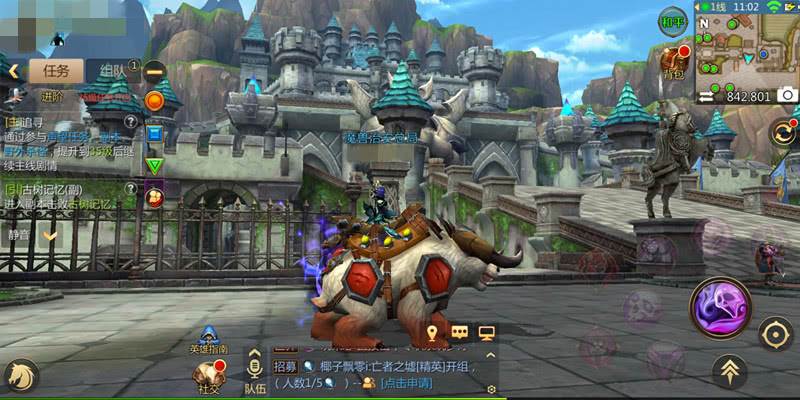Viewport: 800px width, 400px height.
Task: Click the orange orb quick-slot icon
Action: click(x=154, y=100)
